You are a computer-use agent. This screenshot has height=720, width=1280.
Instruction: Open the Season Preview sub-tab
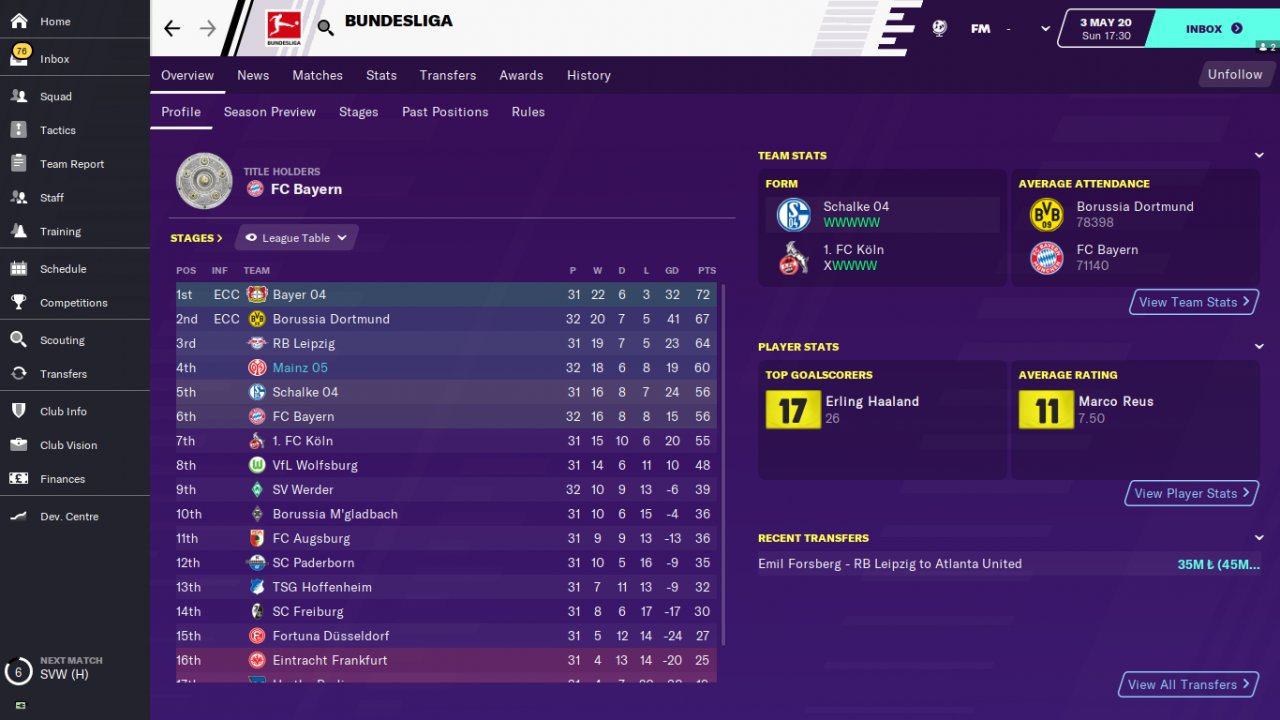[269, 112]
